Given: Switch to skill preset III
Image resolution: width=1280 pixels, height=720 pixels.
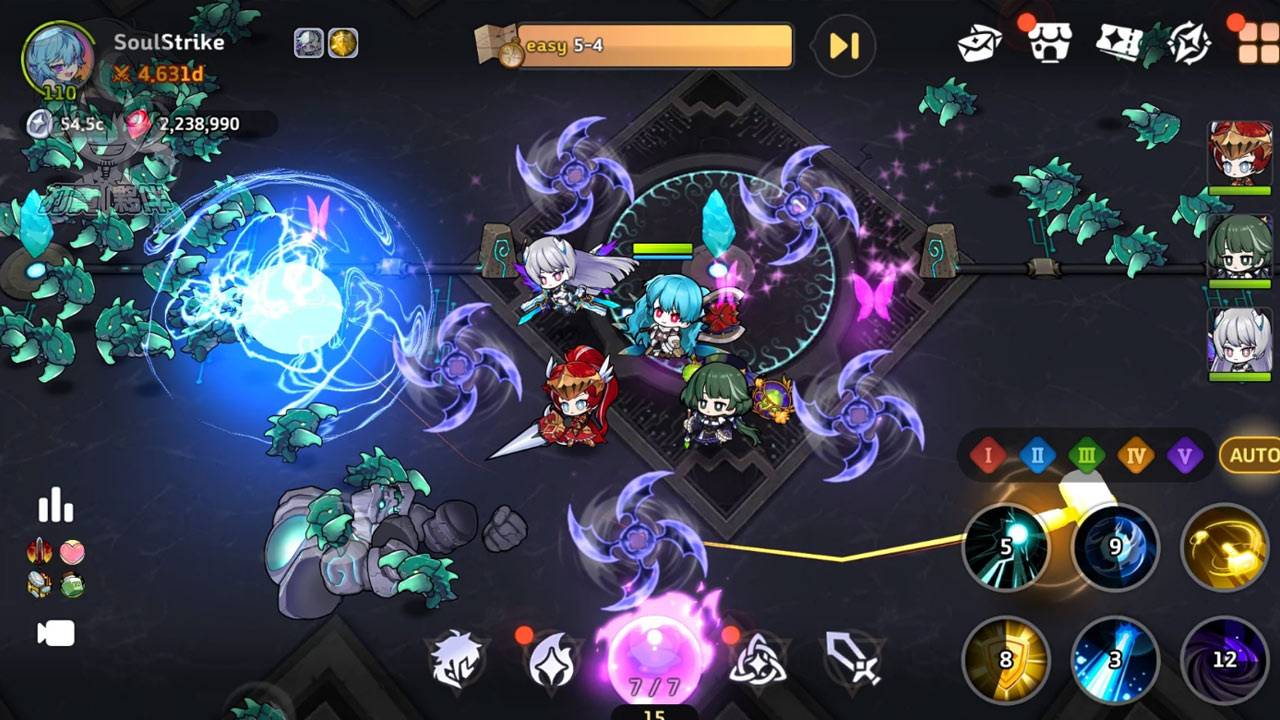Looking at the screenshot, I should pyautogui.click(x=1086, y=457).
